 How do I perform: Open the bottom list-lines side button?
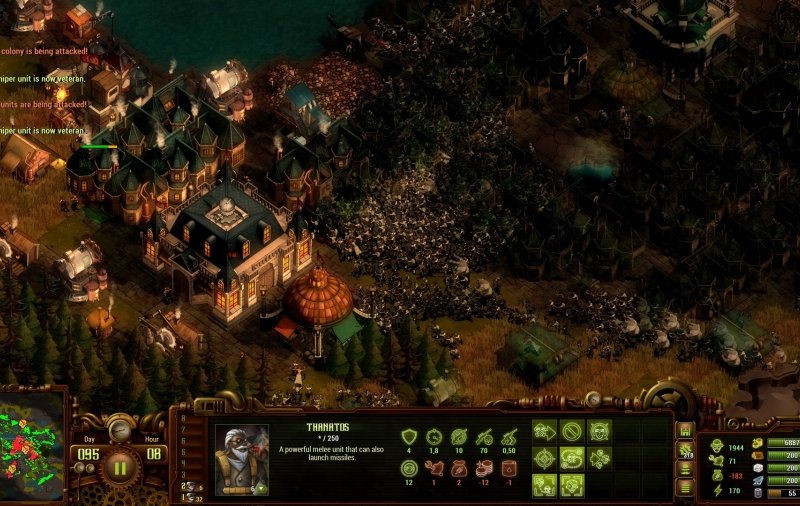(x=685, y=487)
